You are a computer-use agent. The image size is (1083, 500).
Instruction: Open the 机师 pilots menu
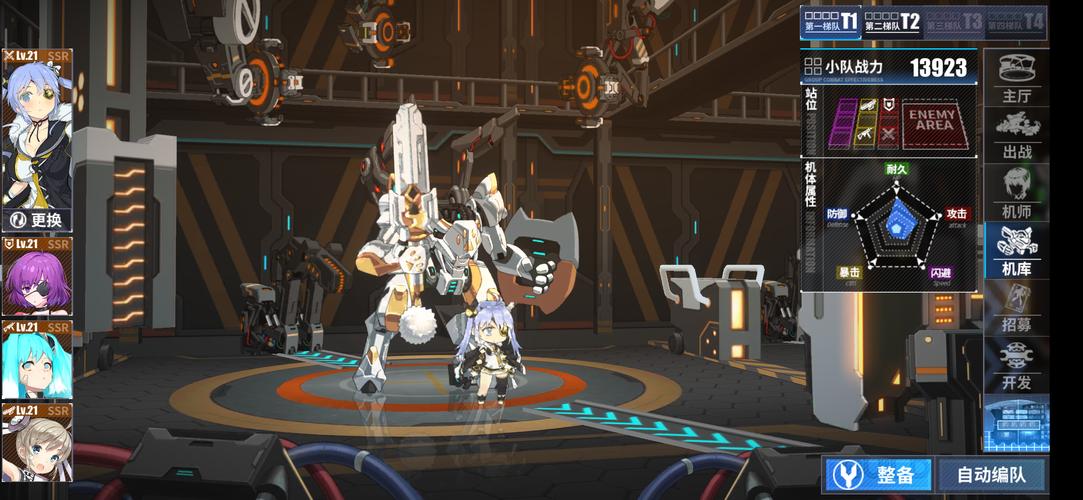[x=1017, y=193]
